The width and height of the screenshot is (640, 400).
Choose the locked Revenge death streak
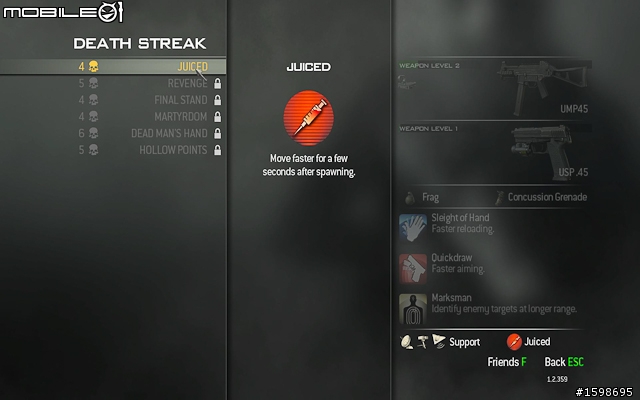150,84
